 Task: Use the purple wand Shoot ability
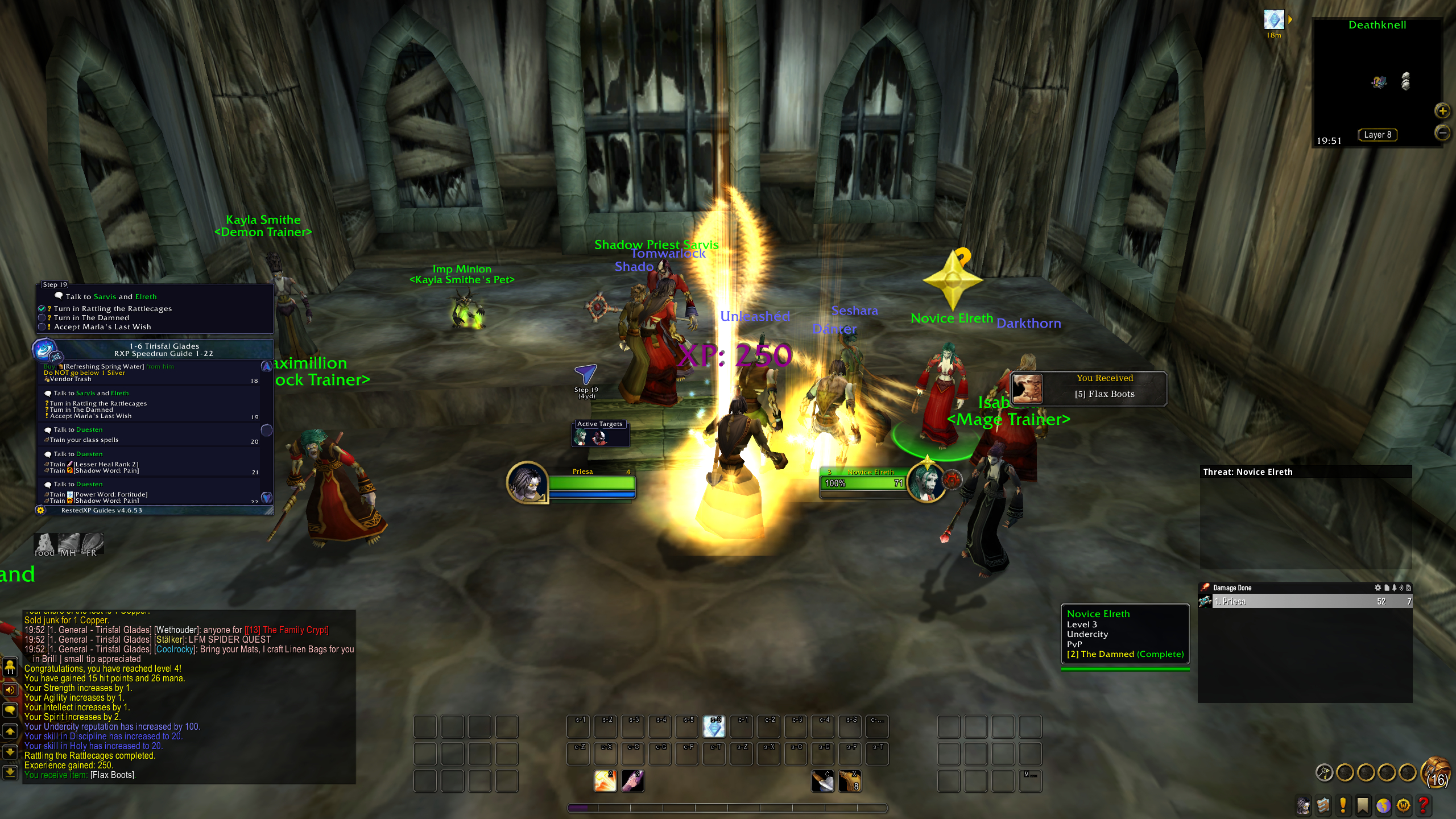point(632,781)
